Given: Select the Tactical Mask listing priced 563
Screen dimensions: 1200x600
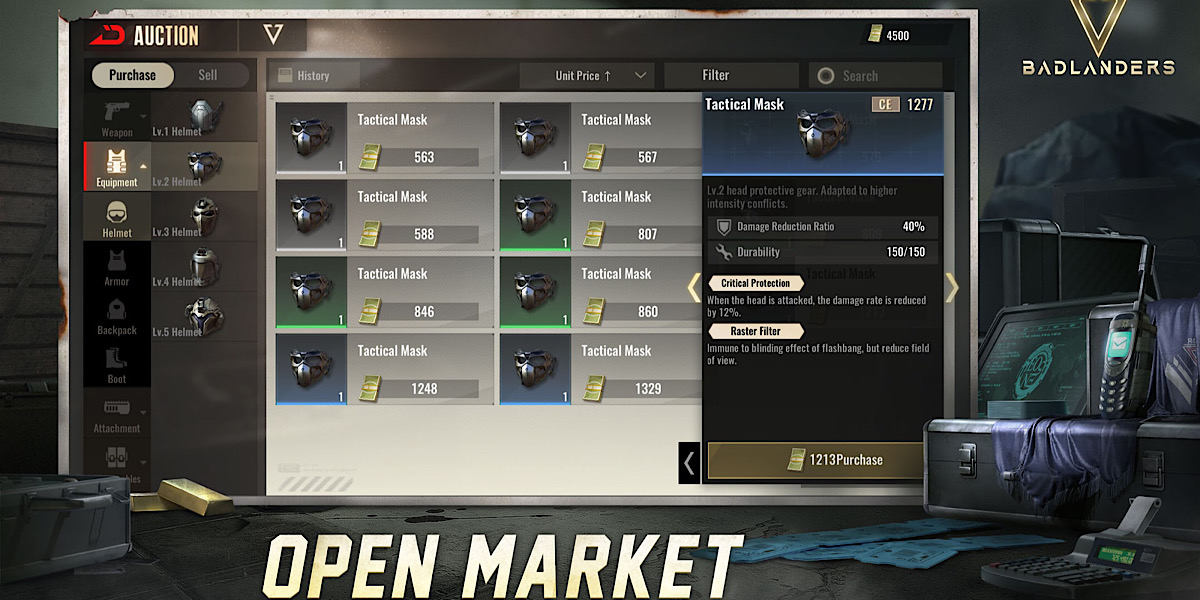Looking at the screenshot, I should click(384, 139).
